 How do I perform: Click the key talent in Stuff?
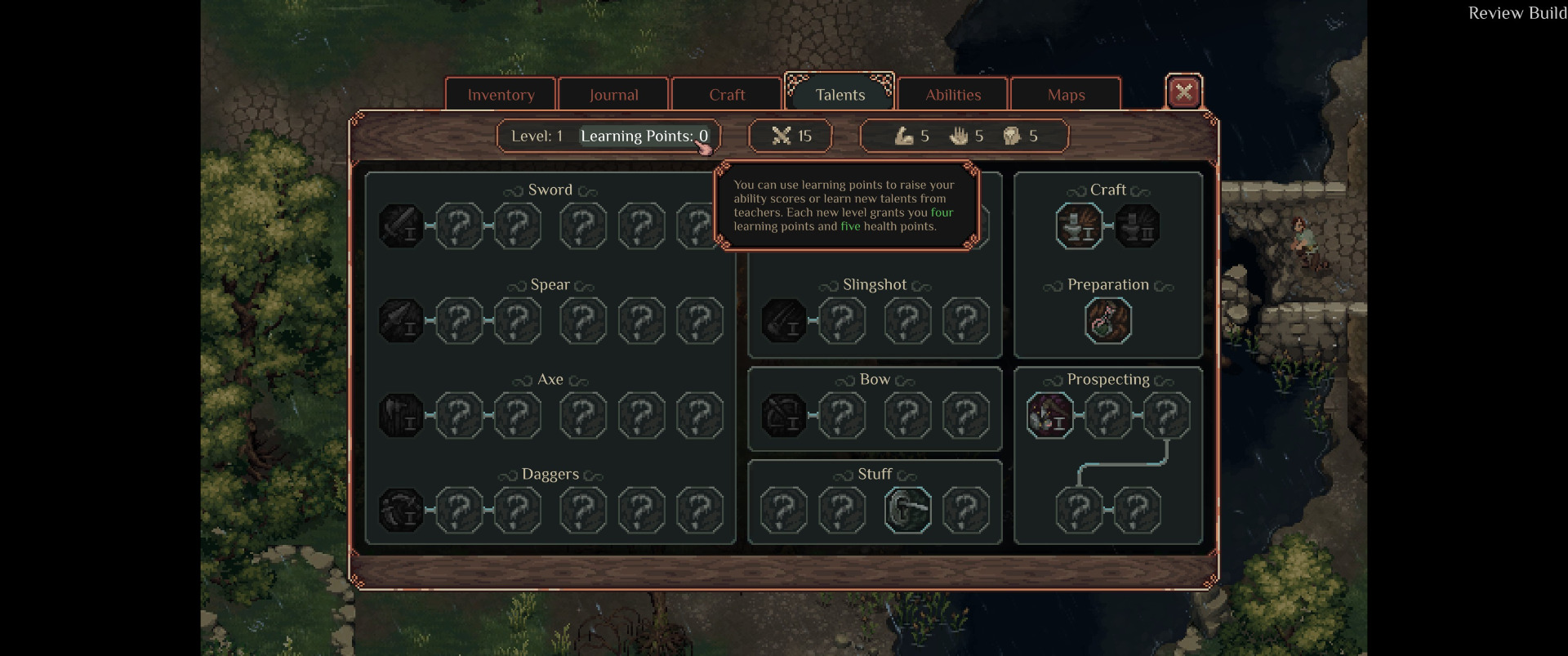907,510
